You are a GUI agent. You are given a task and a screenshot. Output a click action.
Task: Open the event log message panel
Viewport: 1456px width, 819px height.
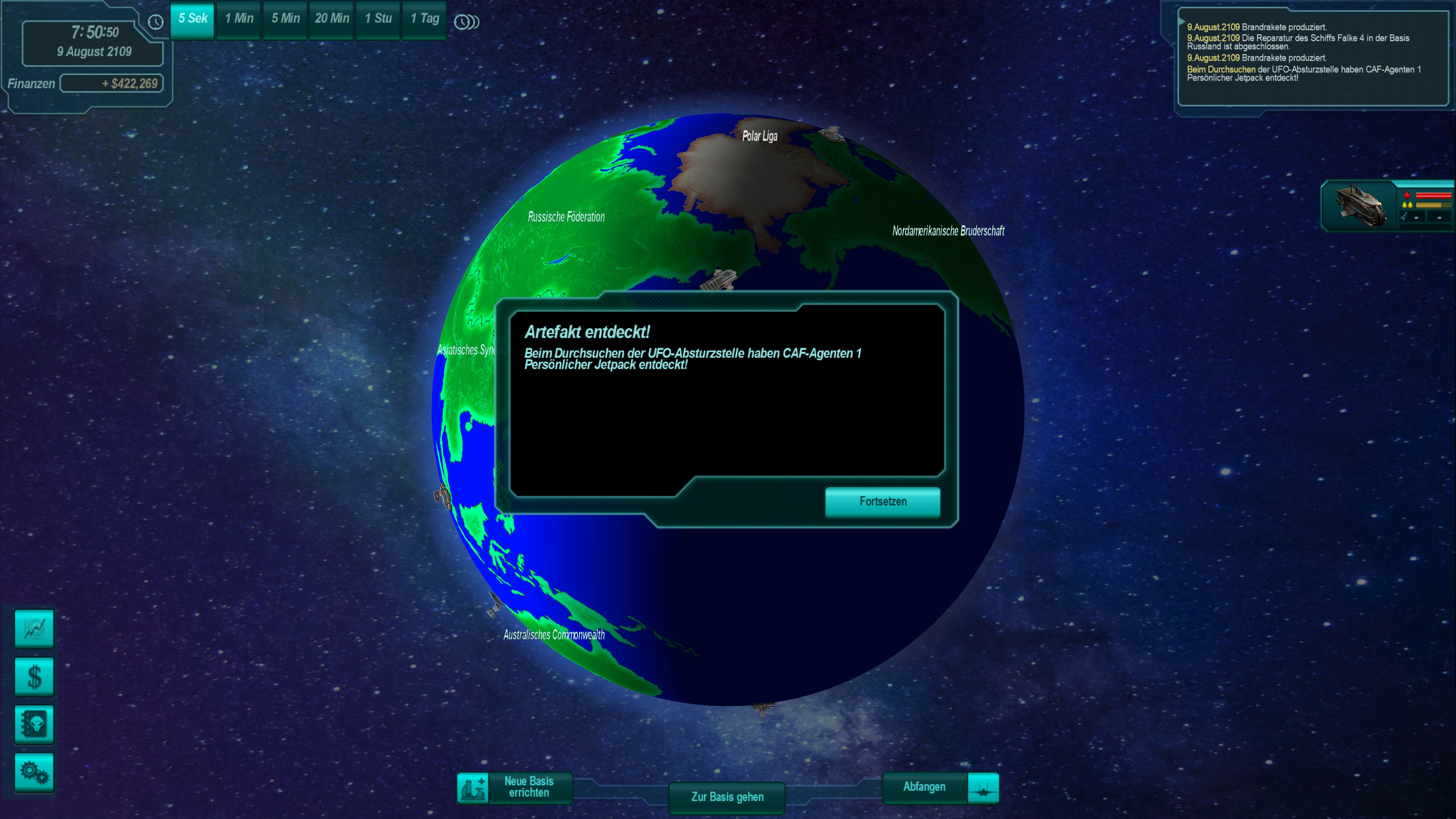[1312, 56]
